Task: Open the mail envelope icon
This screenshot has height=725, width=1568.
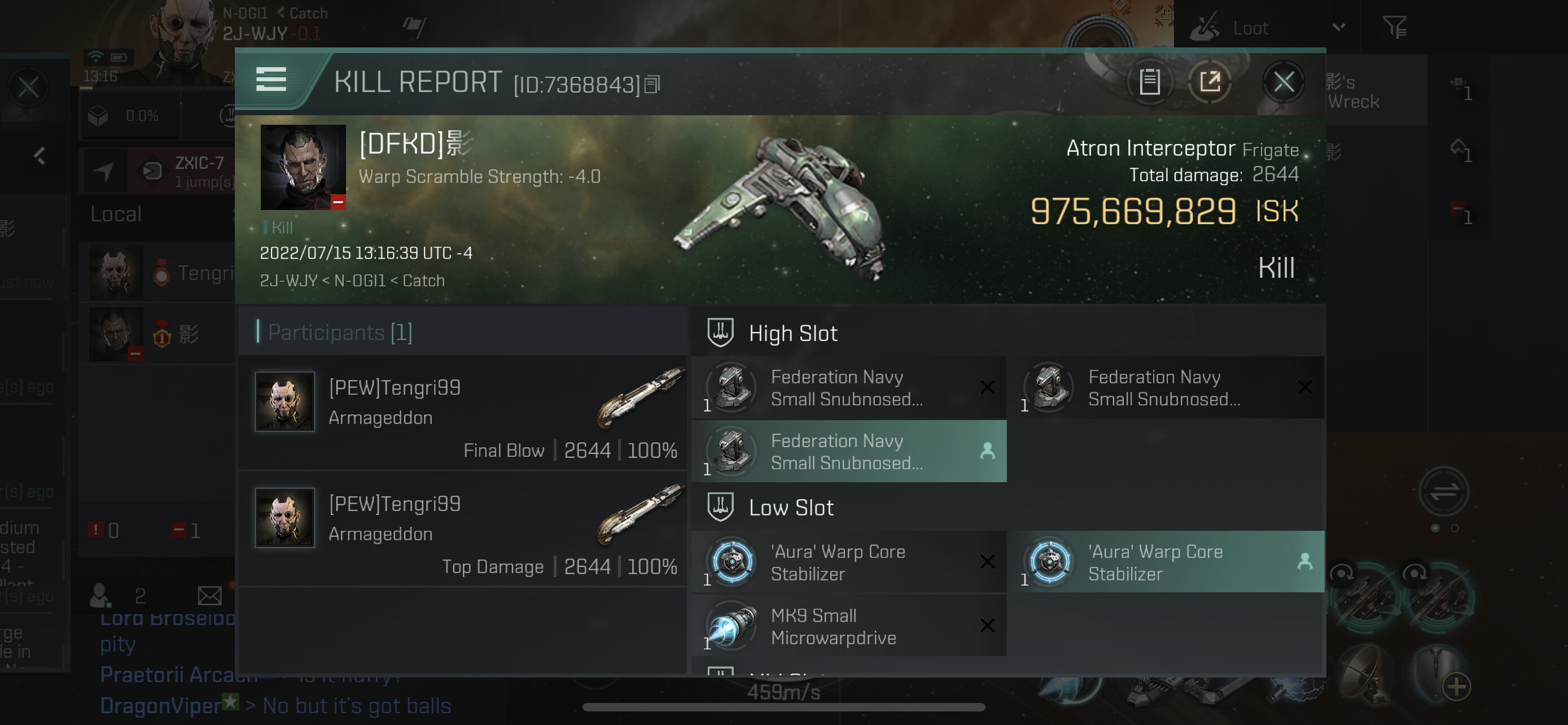Action: coord(209,595)
